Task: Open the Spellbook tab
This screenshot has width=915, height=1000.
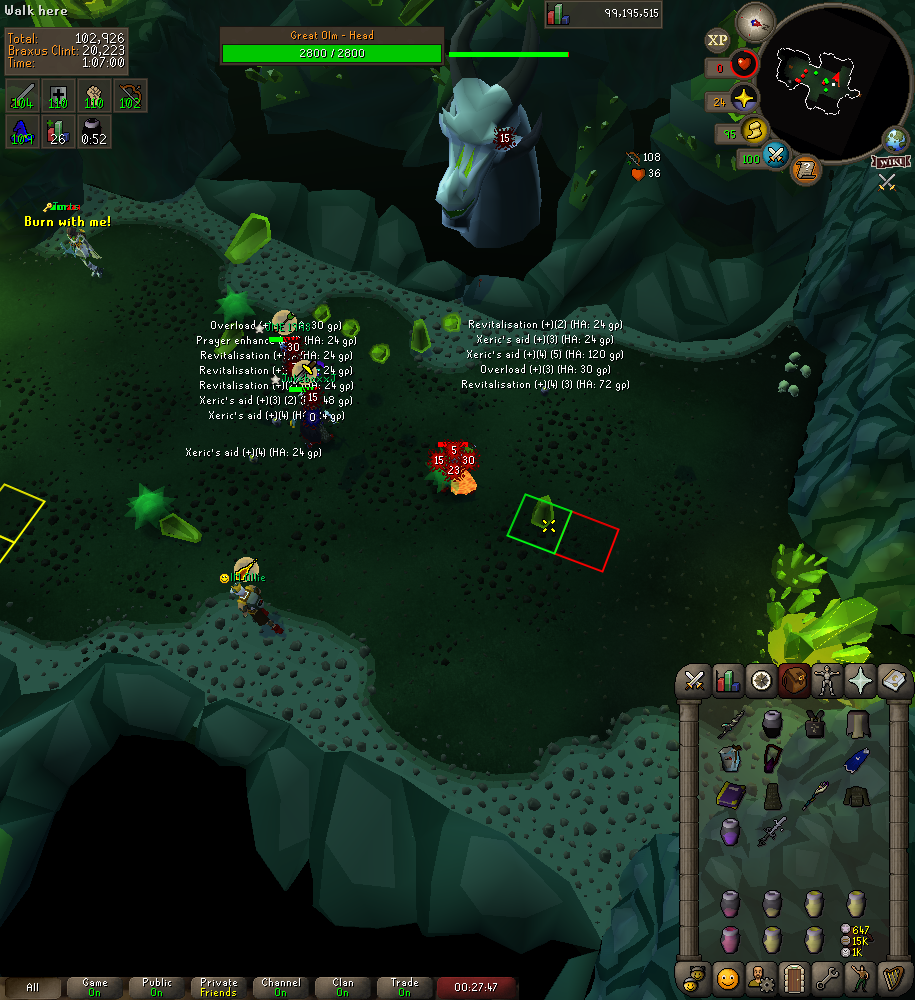Action: tap(895, 682)
